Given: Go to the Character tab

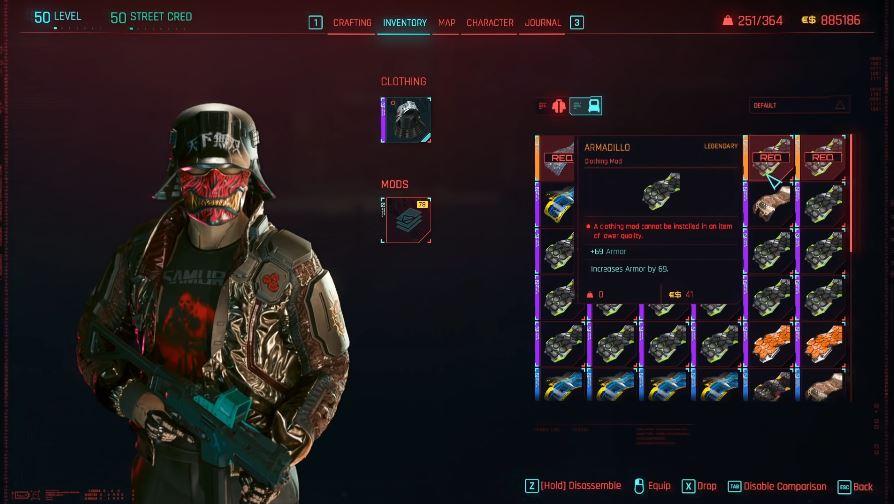Looking at the screenshot, I should click(x=490, y=22).
